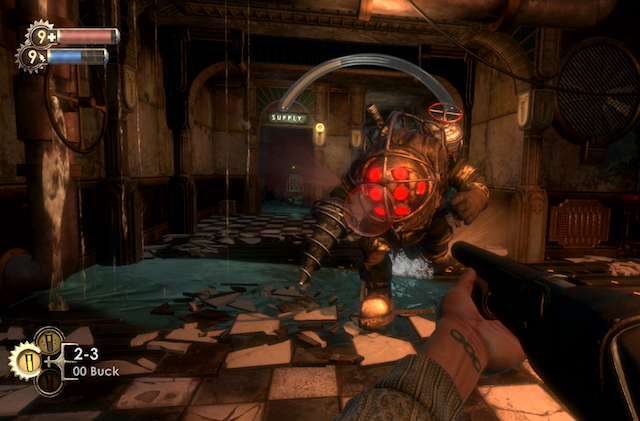Screen dimensions: 640x421
Task: Choose the red shell ammo type
Action: [x=48, y=379]
